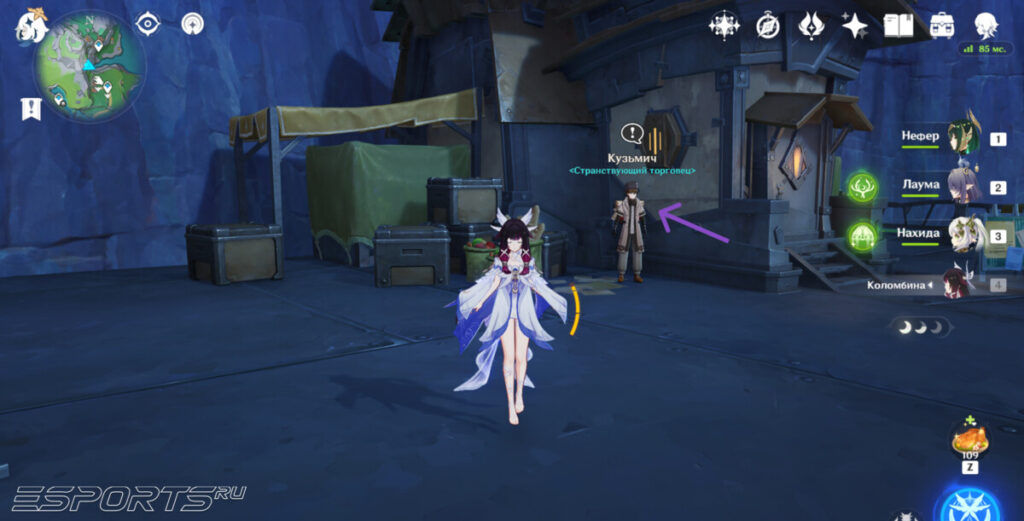
Task: Click the green icon beside Нахида
Action: point(862,236)
